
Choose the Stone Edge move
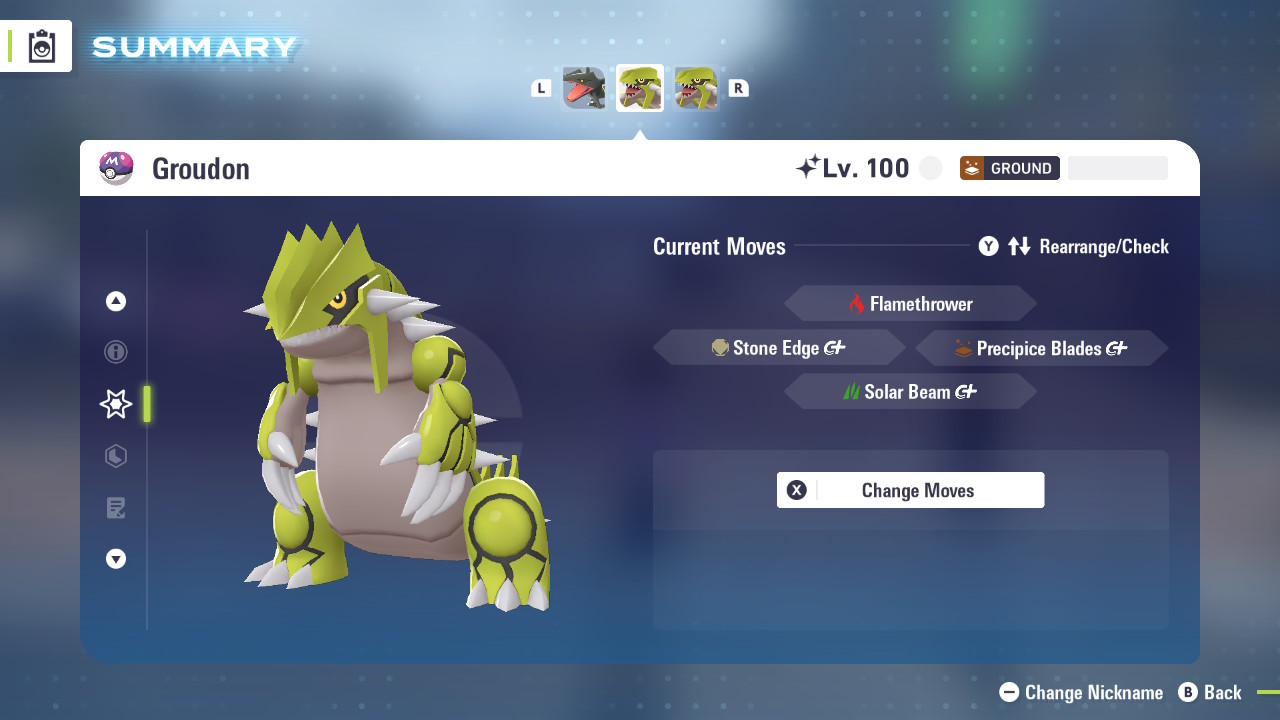[779, 348]
